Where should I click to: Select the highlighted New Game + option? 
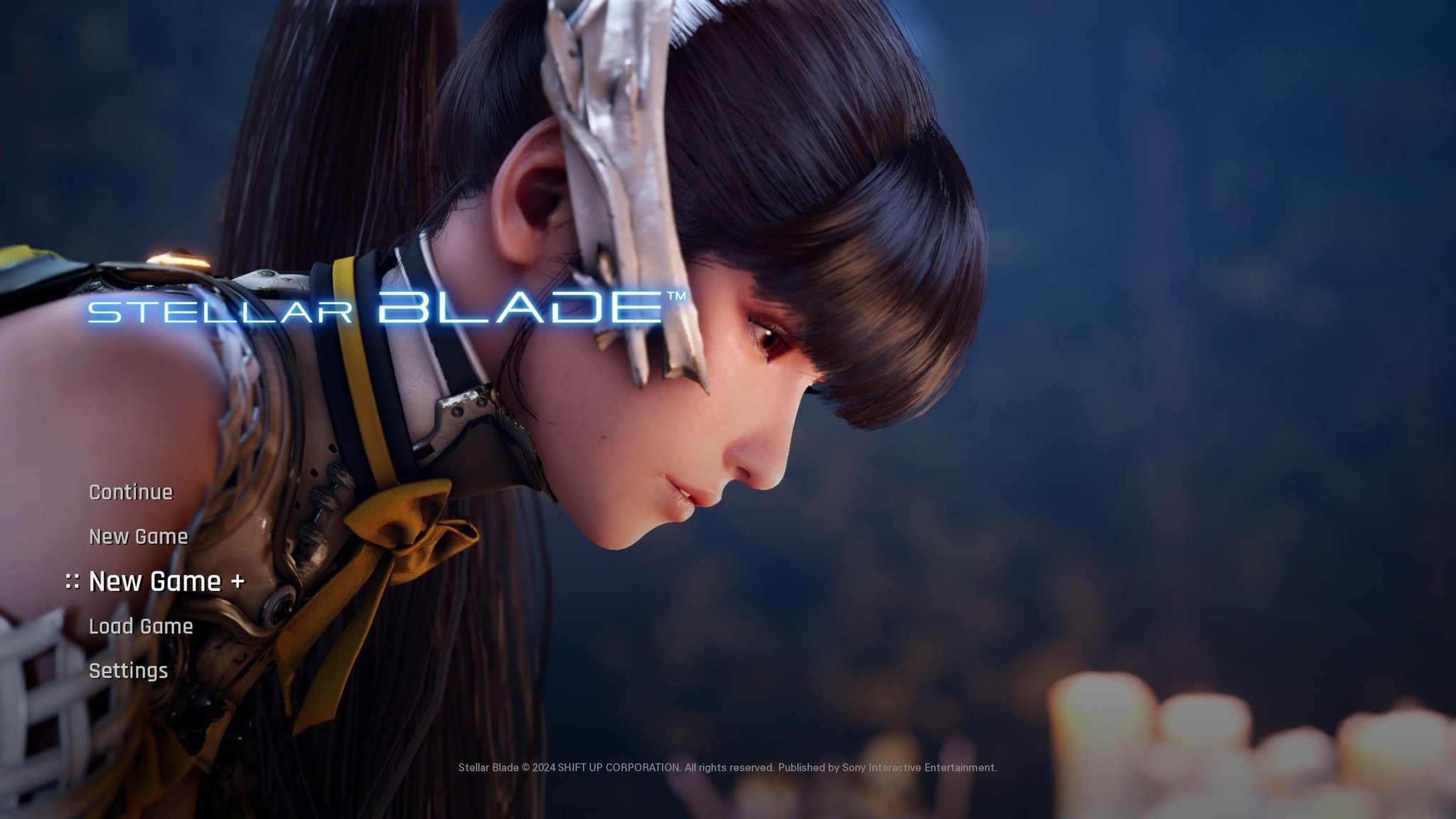[168, 582]
